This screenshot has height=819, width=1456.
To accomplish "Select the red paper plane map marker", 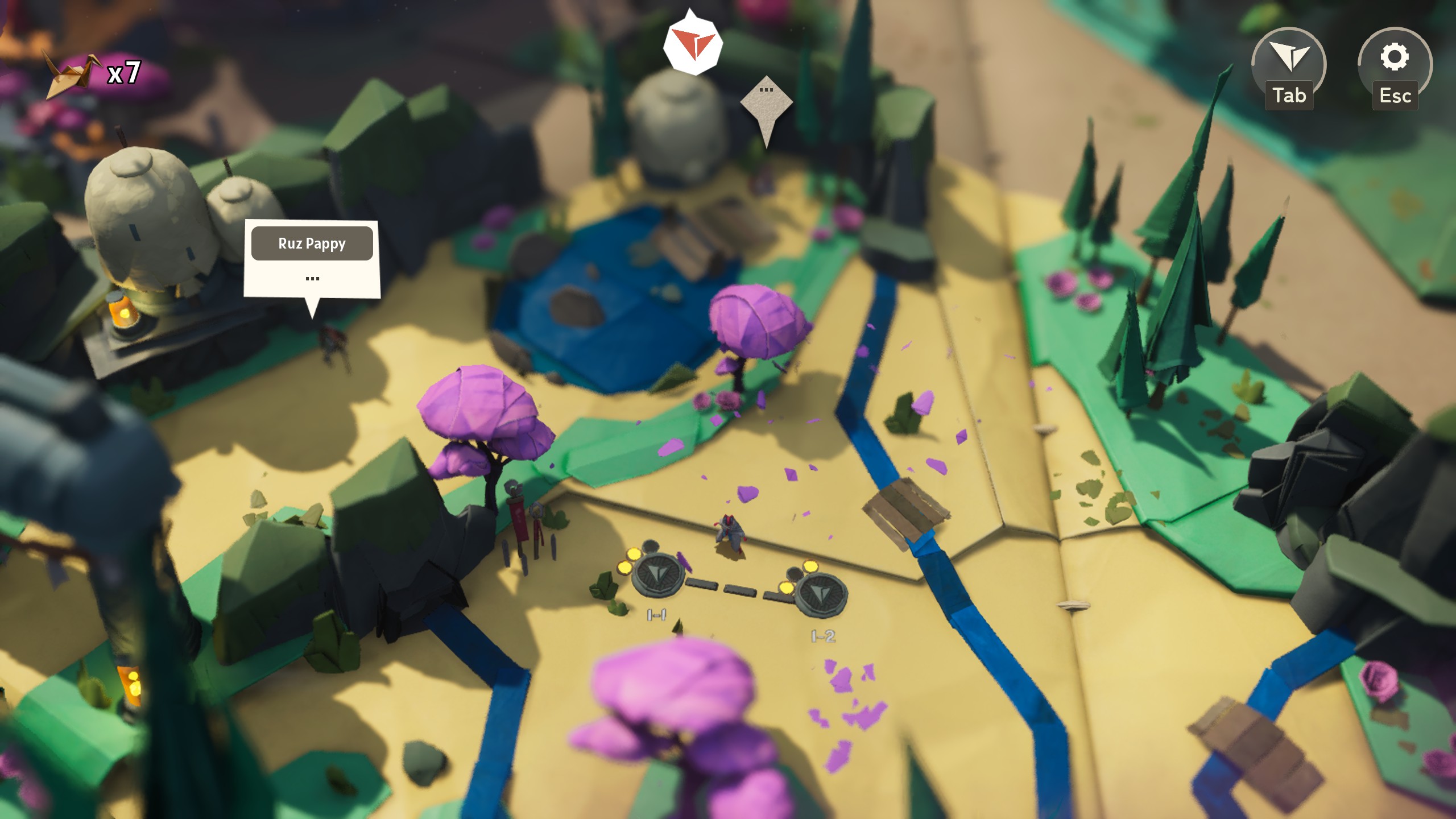I will 692,44.
